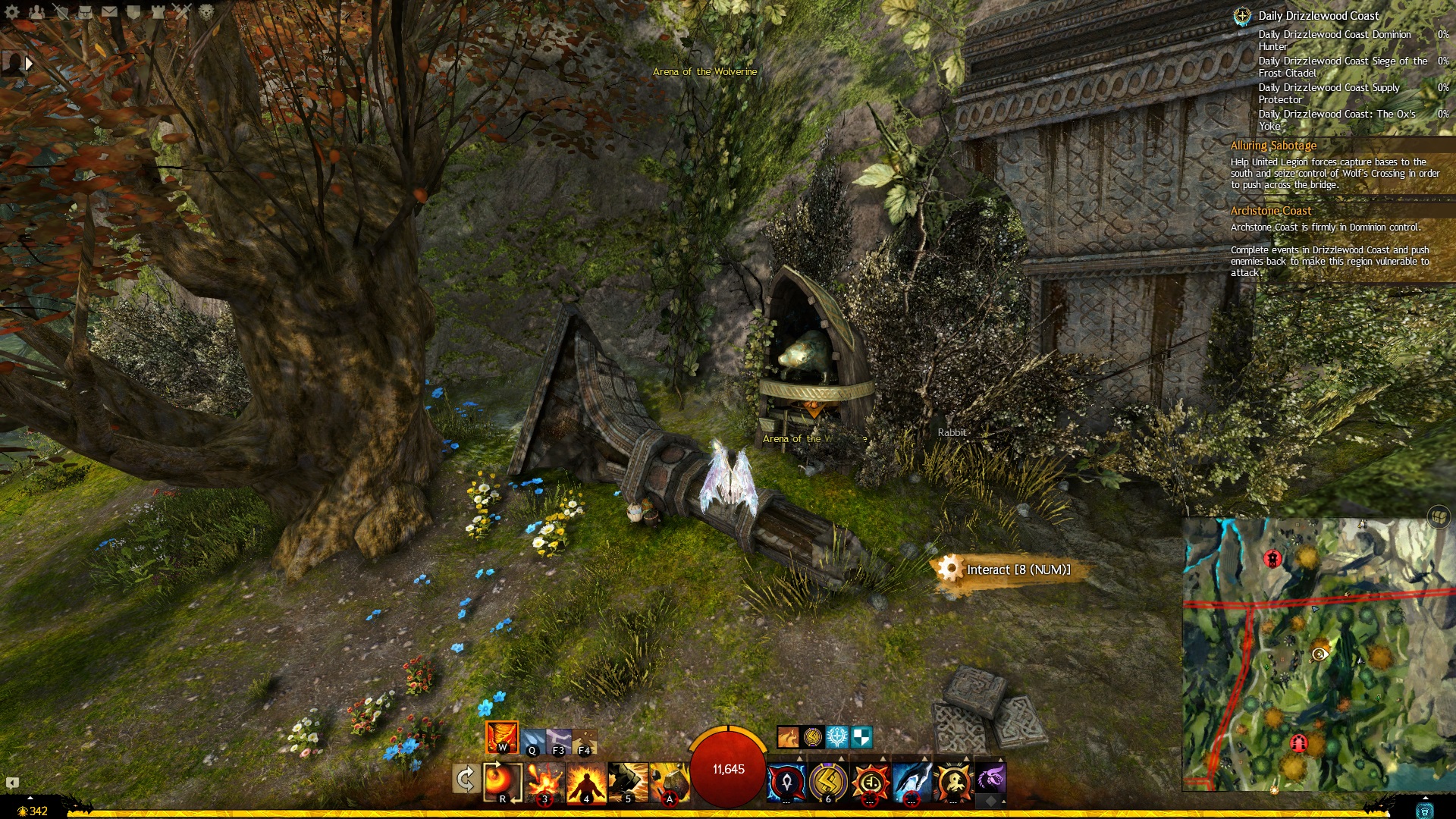
Task: Open the inventory bag icon
Action: (85, 11)
